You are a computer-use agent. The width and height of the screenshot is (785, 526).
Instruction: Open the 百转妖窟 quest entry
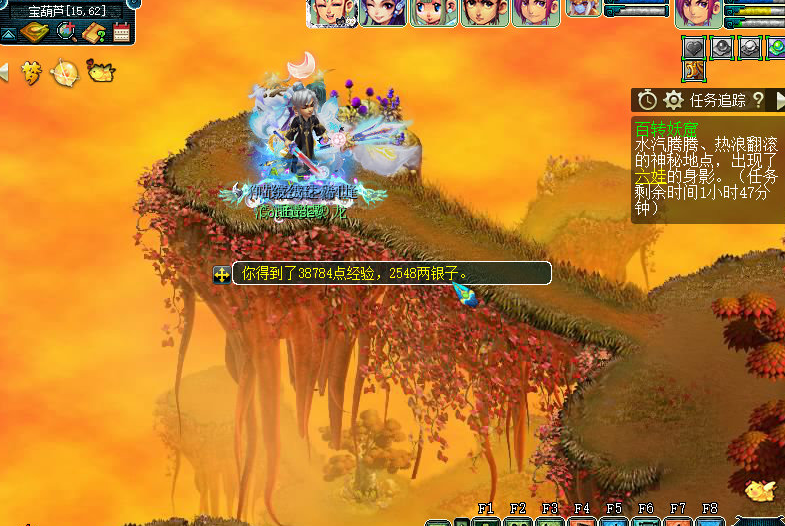666,128
